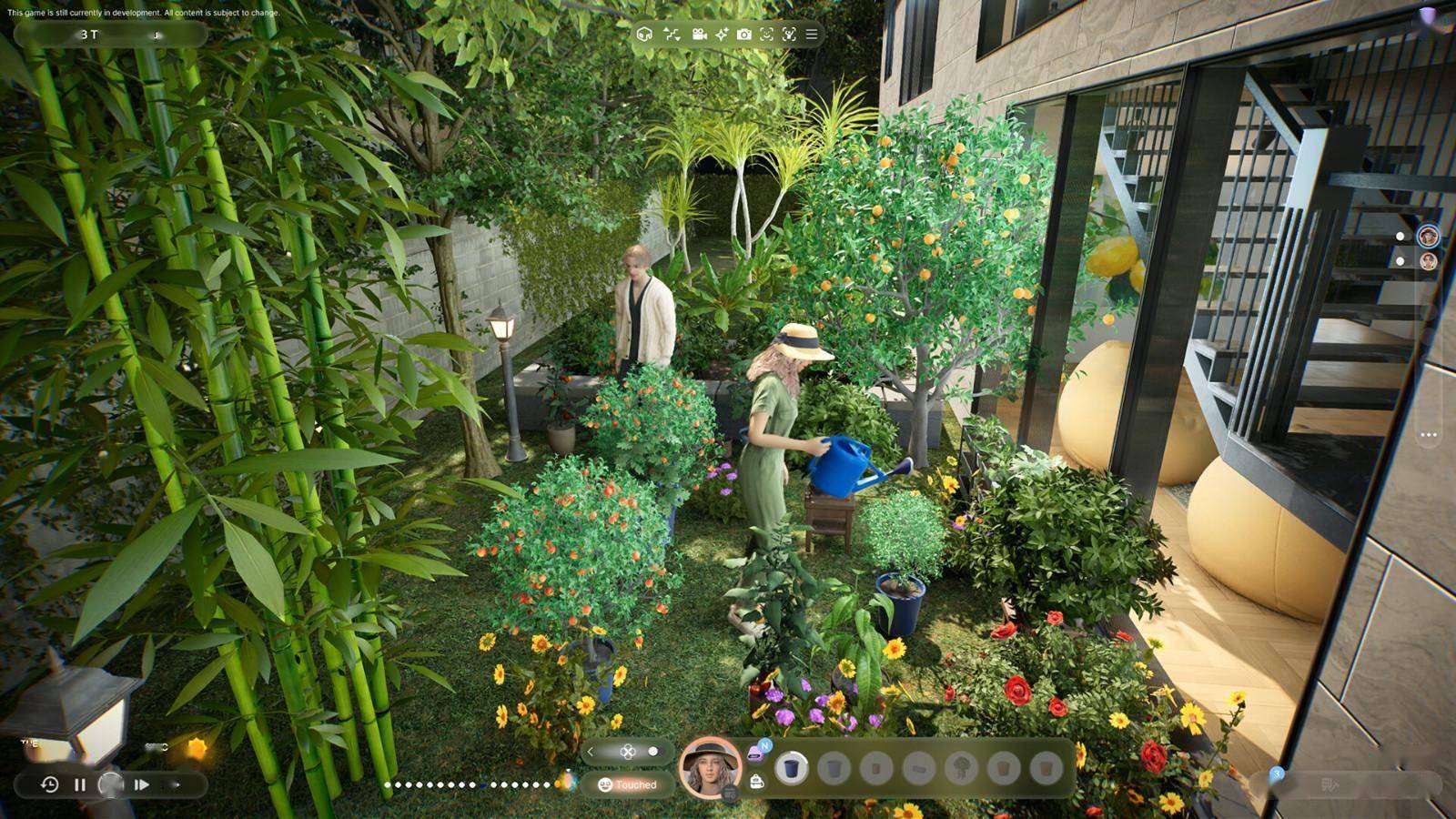The image size is (1456, 819).
Task: Expand the three-dot options on right edge
Action: tap(1429, 435)
